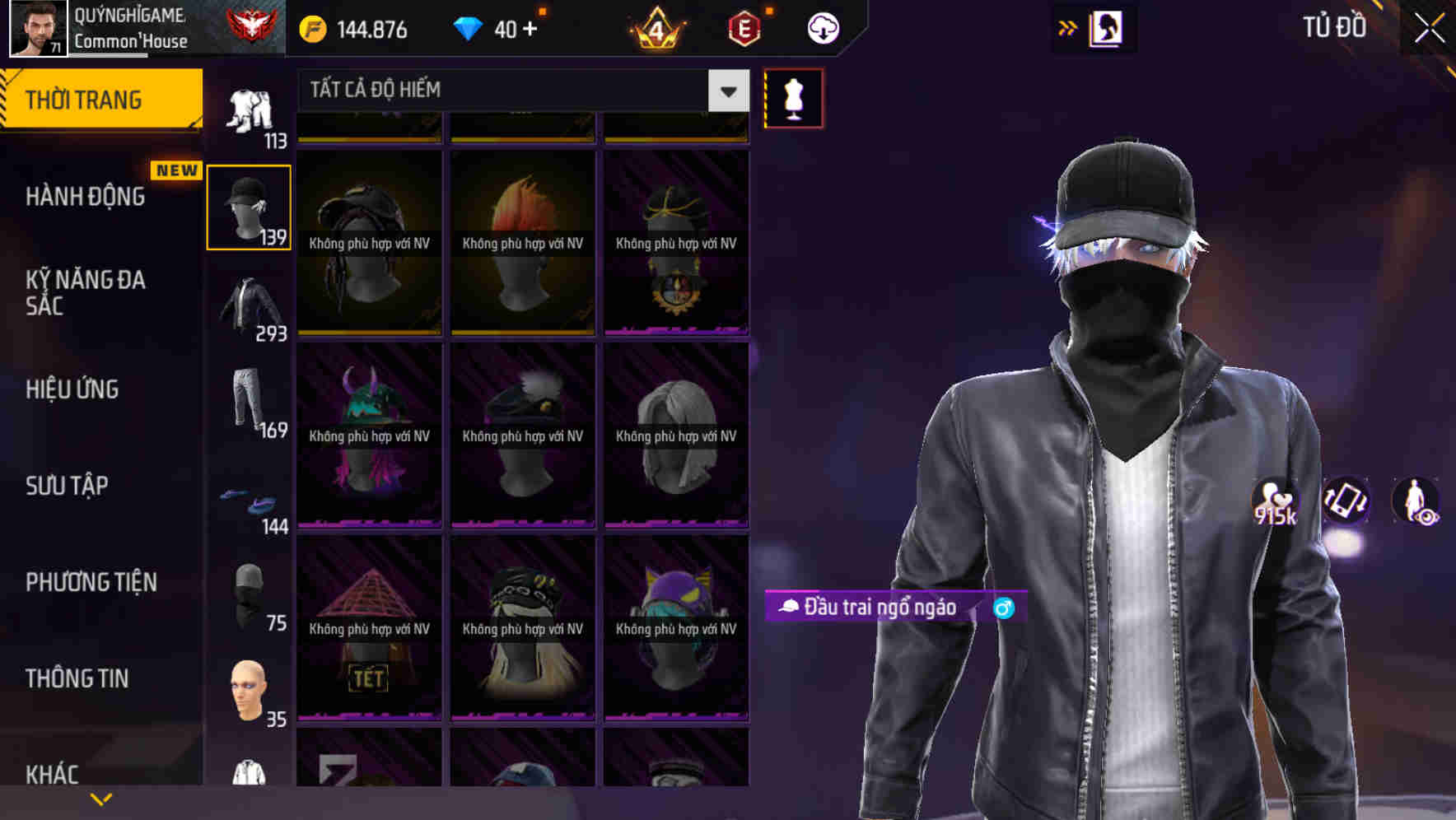Toggle the male gender symbol on item banner
Screen dimensions: 1456x820
(x=1003, y=608)
